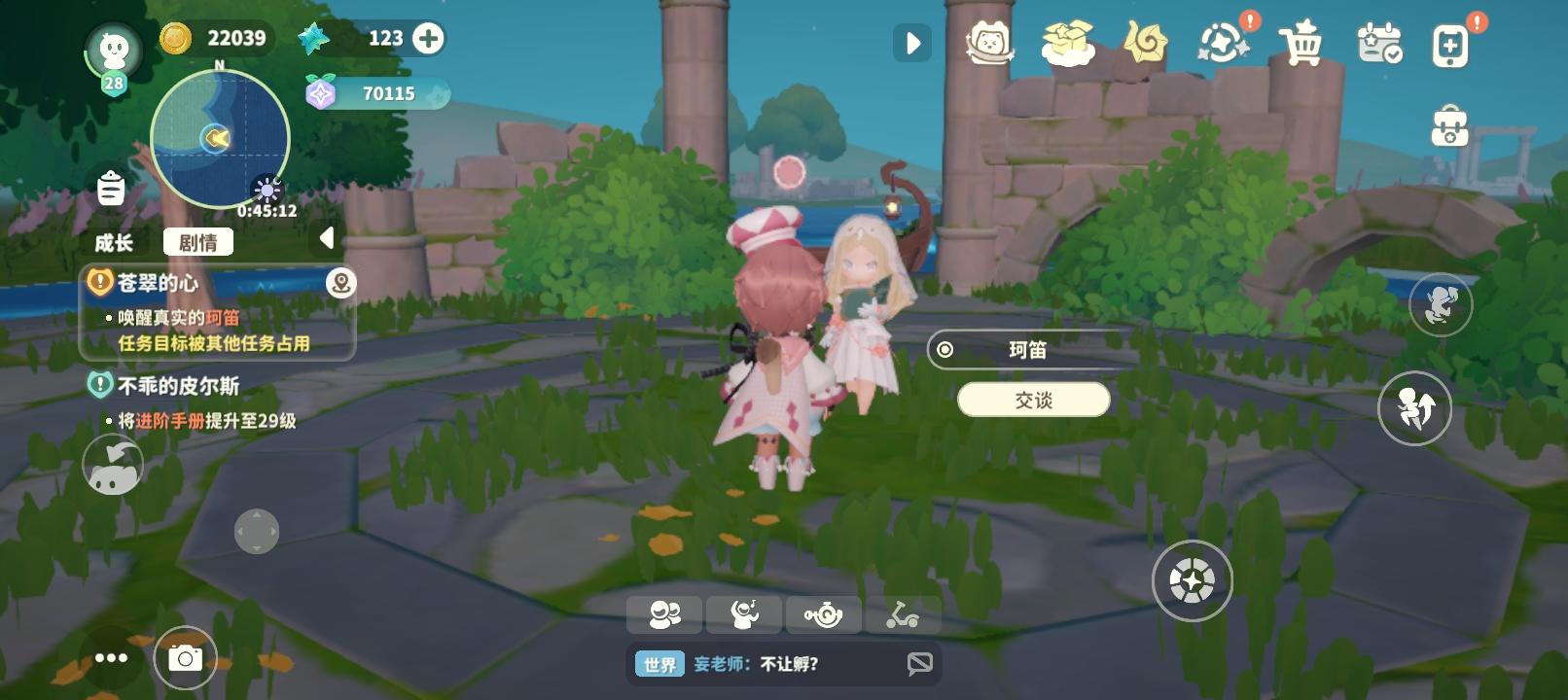Open the daily sign-in calendar icon
This screenshot has height=700, width=1568.
[1379, 44]
